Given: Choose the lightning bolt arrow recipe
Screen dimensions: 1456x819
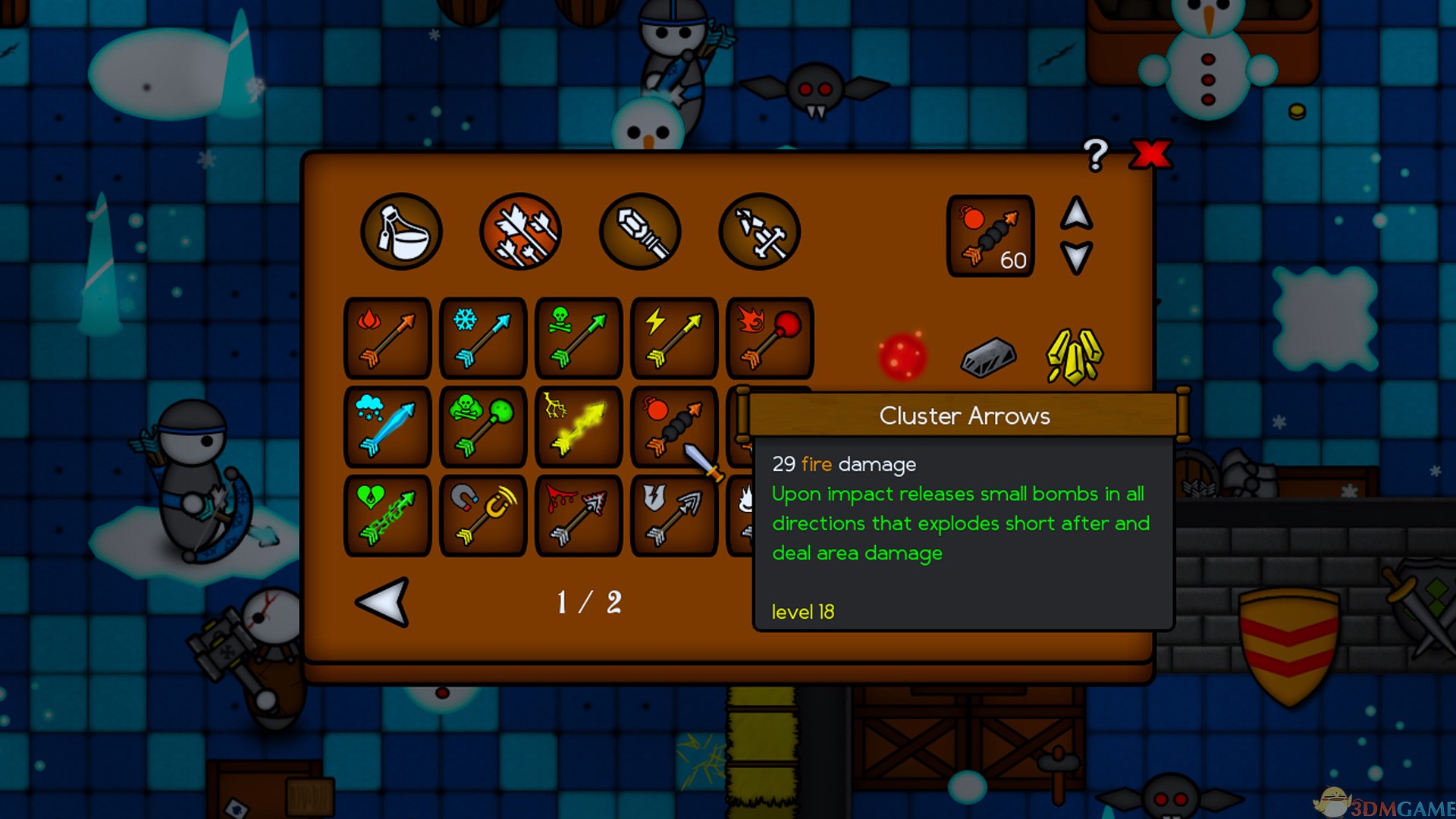Looking at the screenshot, I should point(674,338).
